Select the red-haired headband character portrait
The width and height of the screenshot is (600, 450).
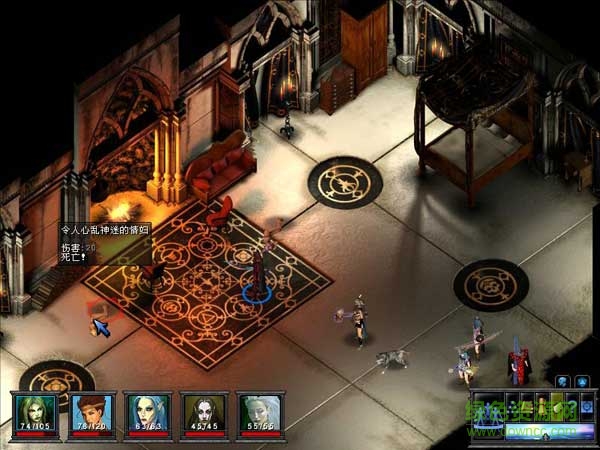pyautogui.click(x=91, y=412)
